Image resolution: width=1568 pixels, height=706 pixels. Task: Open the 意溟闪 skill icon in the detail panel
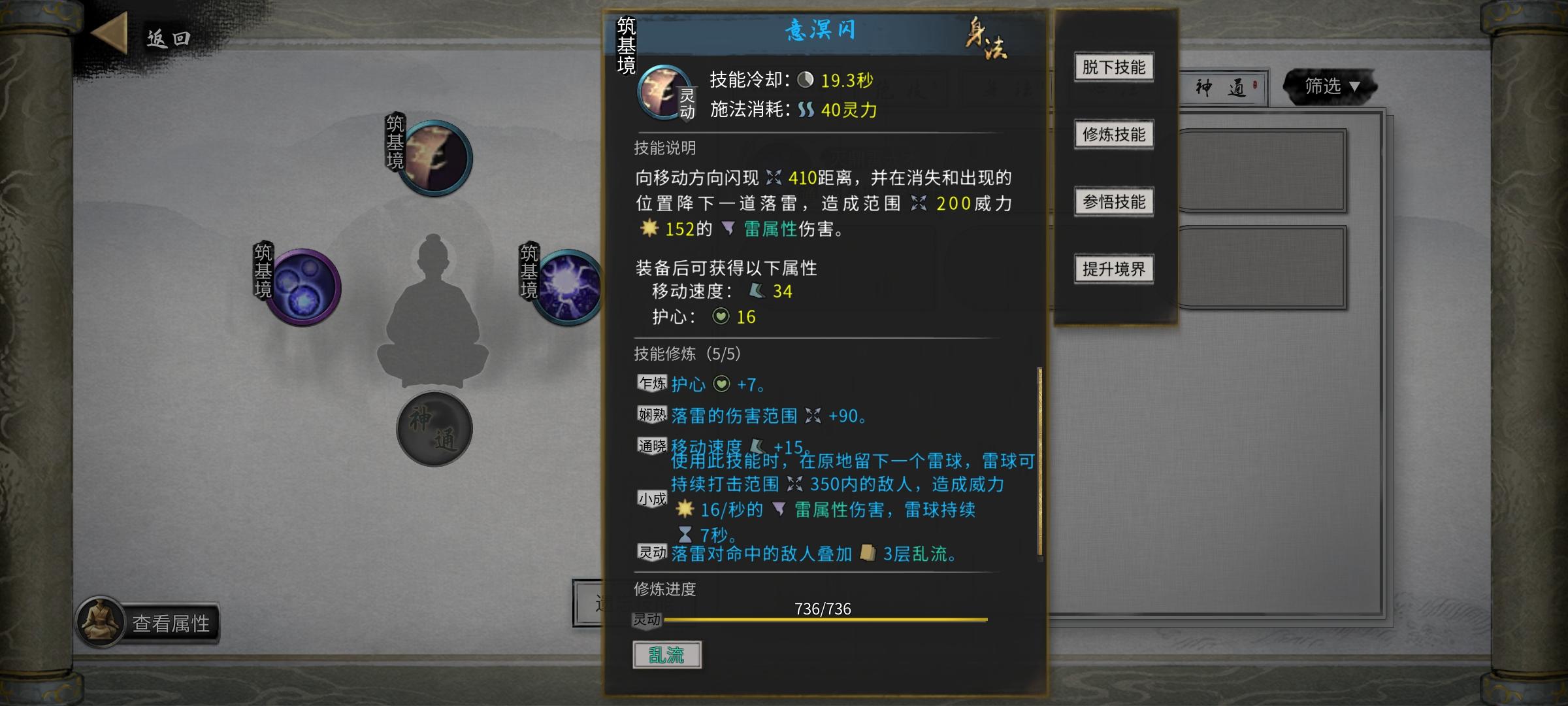coord(662,92)
